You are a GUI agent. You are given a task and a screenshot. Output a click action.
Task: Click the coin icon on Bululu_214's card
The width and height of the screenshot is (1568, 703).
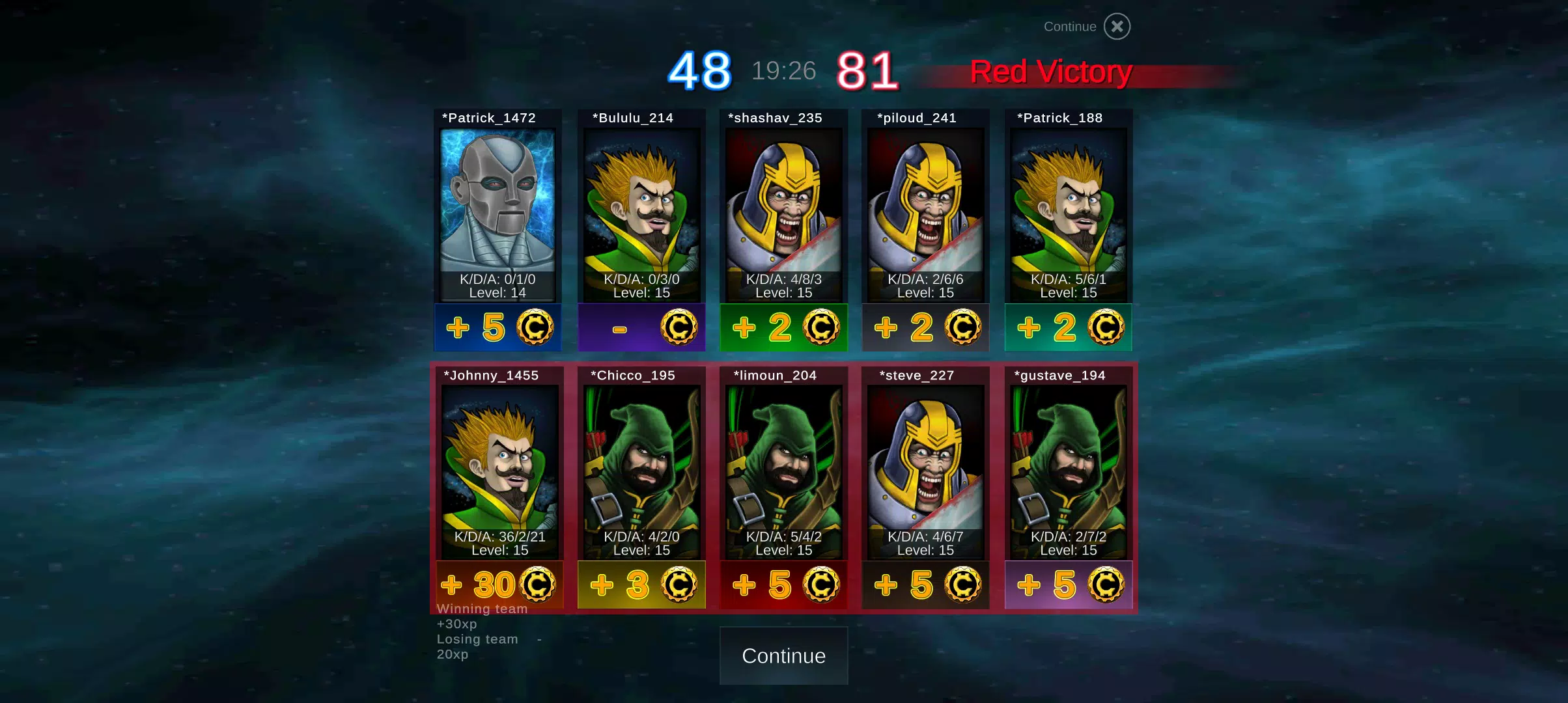pyautogui.click(x=680, y=327)
